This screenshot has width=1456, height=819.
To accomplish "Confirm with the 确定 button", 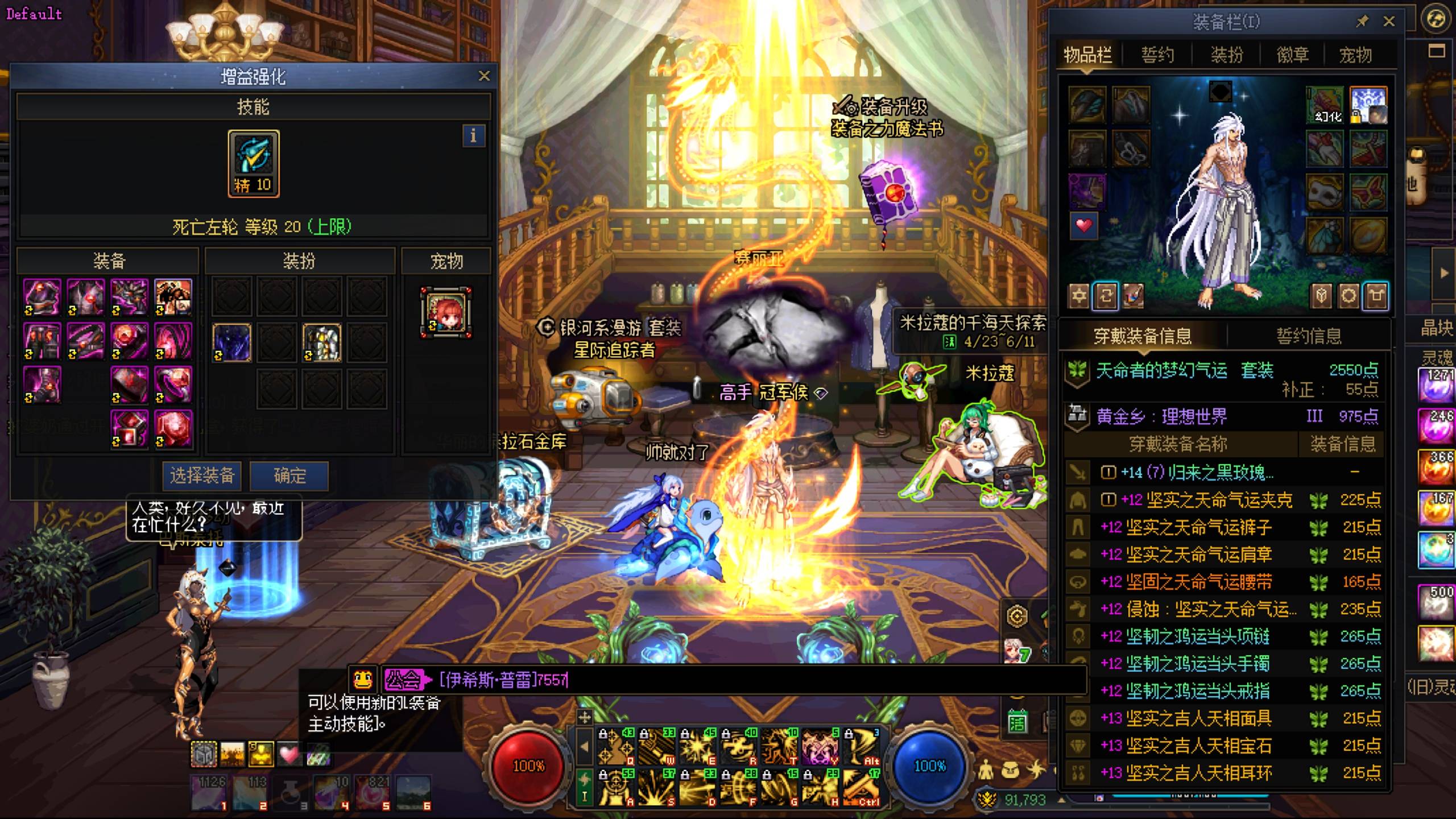I will click(x=289, y=475).
